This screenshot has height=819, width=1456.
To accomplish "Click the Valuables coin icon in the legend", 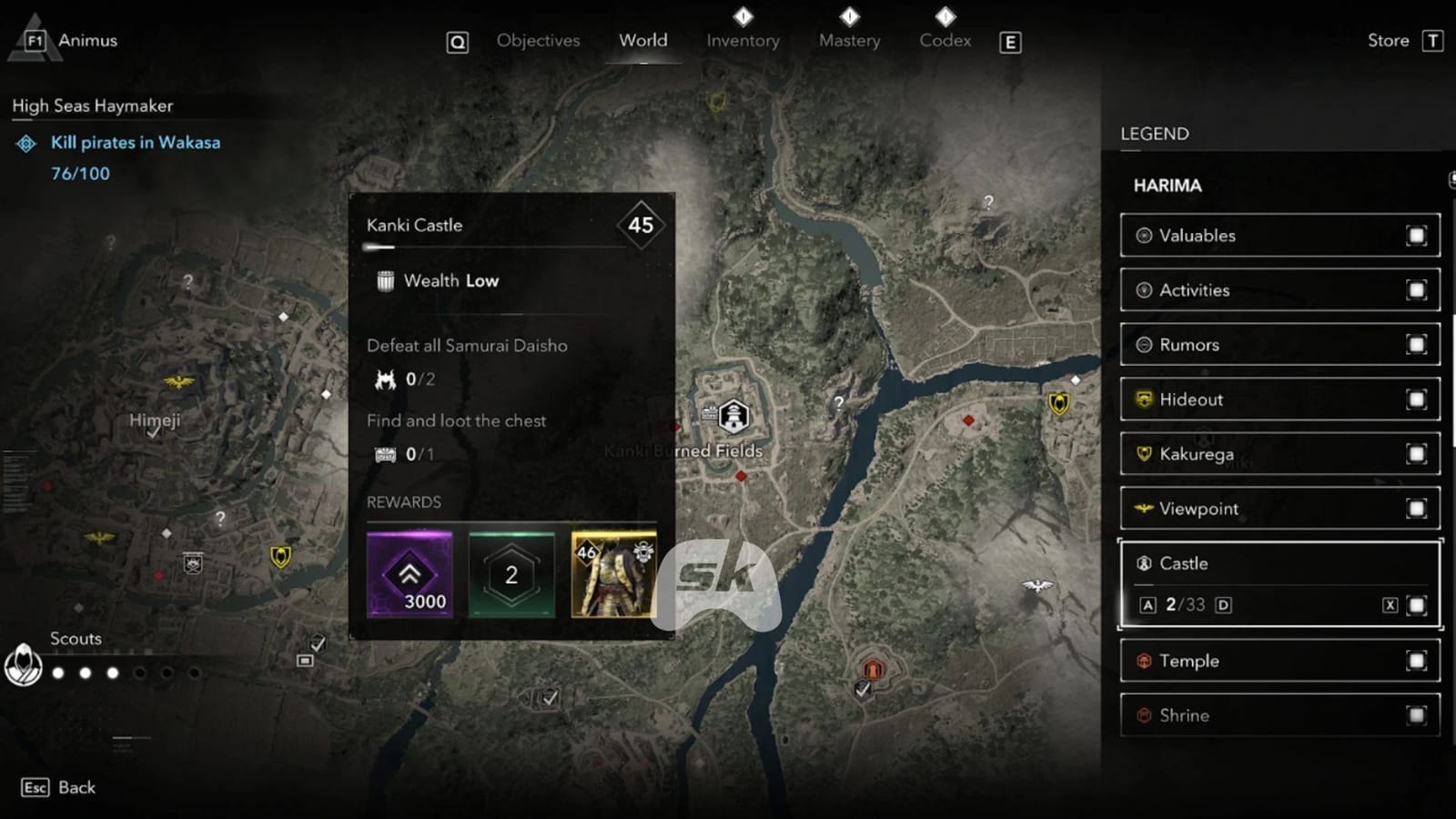I will 1144,235.
